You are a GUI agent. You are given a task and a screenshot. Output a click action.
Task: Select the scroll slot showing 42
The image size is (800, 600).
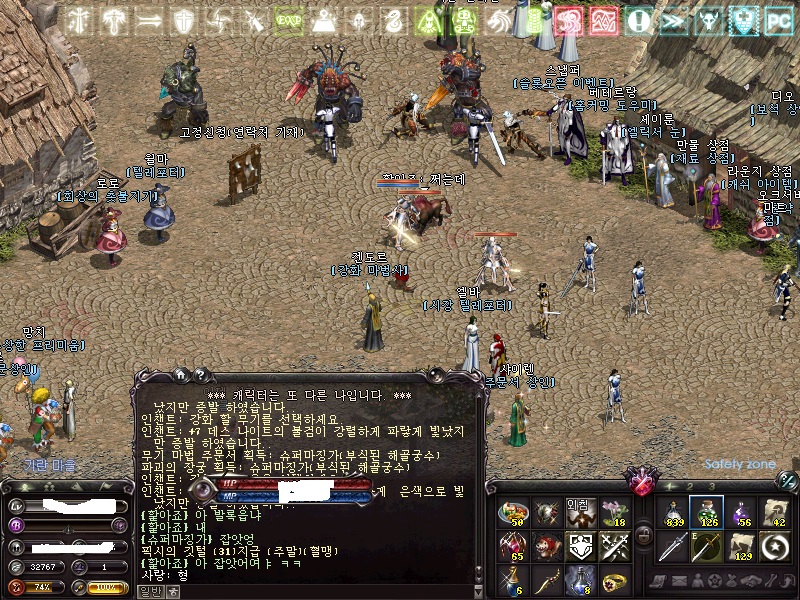click(x=778, y=512)
